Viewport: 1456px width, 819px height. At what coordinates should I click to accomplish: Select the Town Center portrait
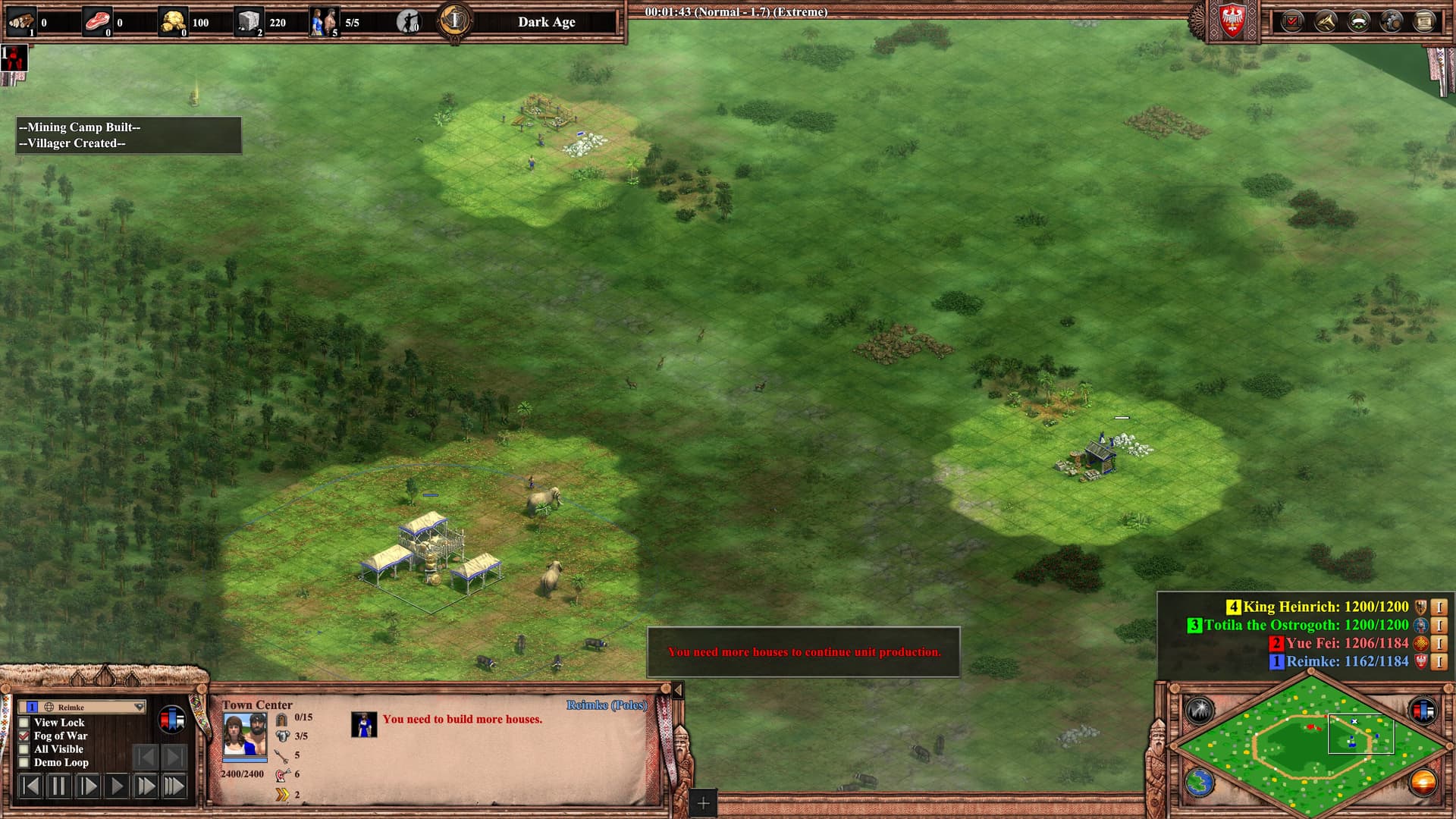244,734
